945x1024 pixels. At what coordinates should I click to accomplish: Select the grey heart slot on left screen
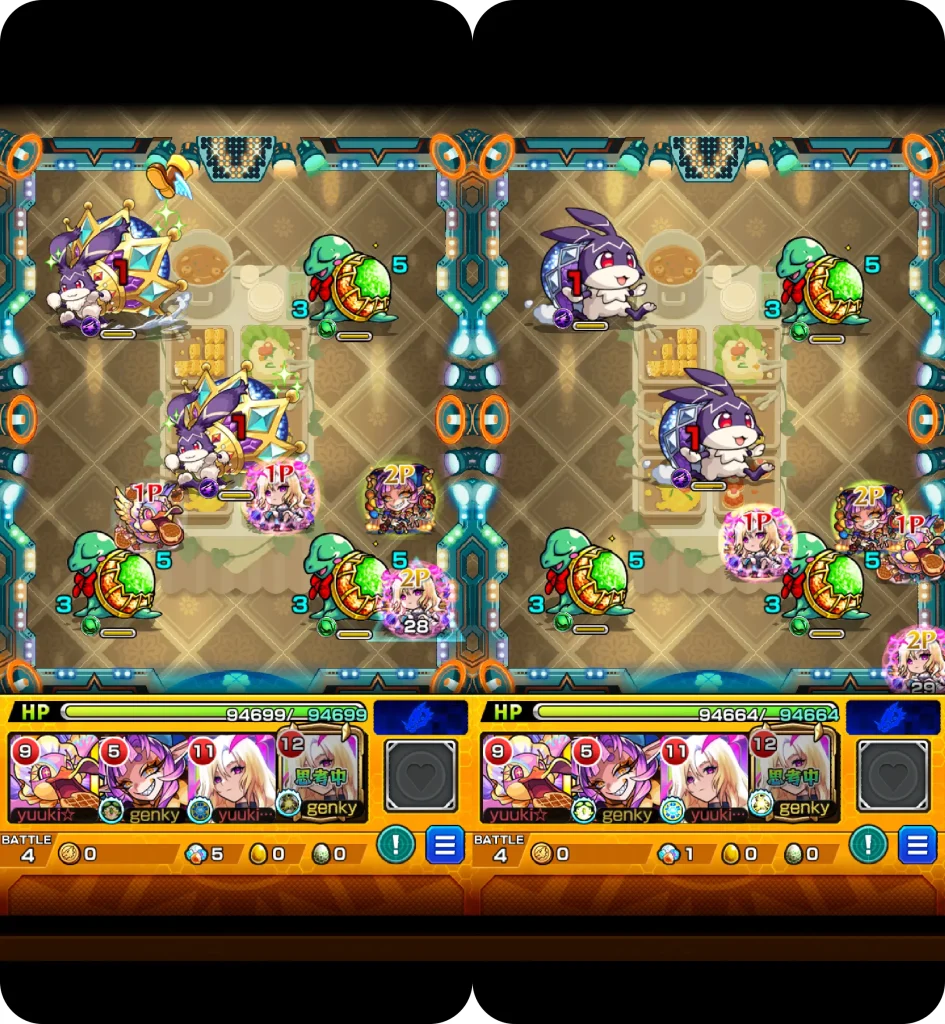[x=420, y=776]
